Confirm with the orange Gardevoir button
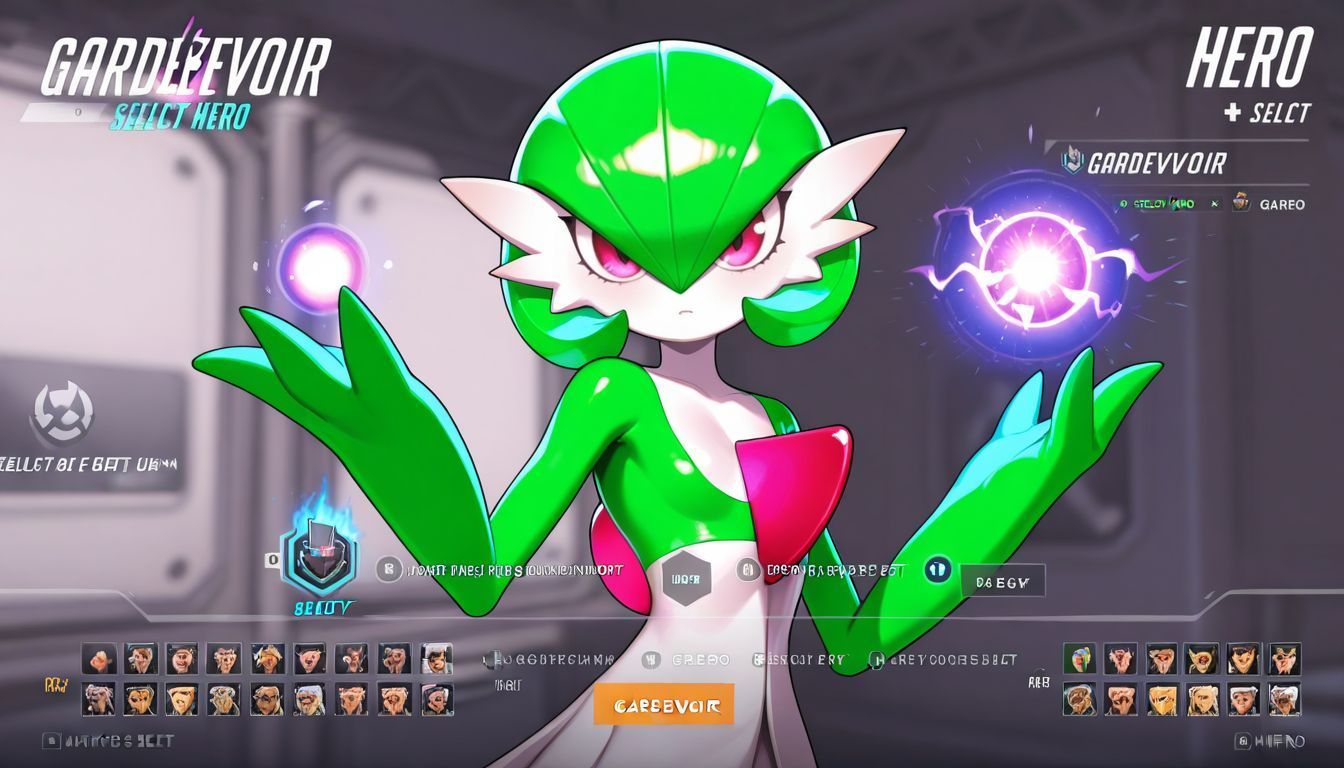 [x=664, y=705]
